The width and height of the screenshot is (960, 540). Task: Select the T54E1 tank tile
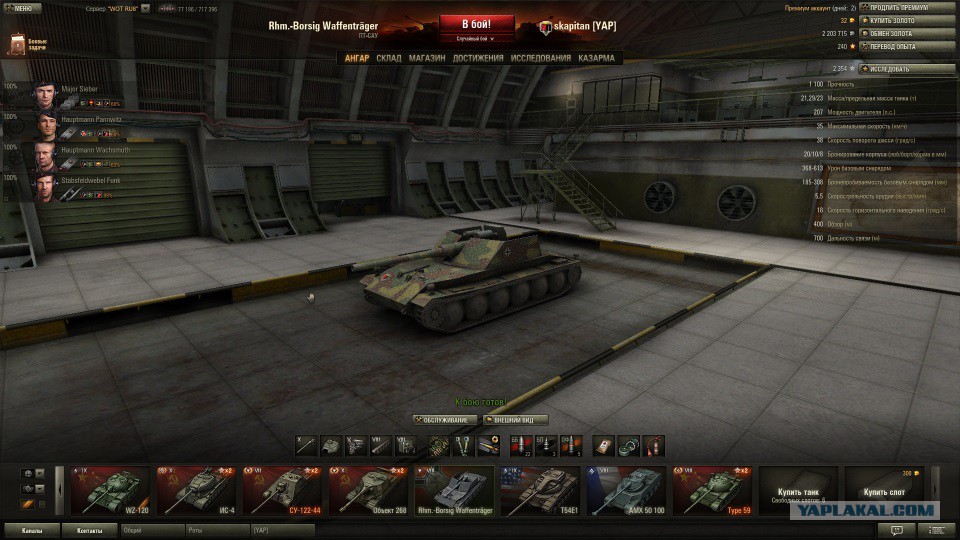(539, 489)
